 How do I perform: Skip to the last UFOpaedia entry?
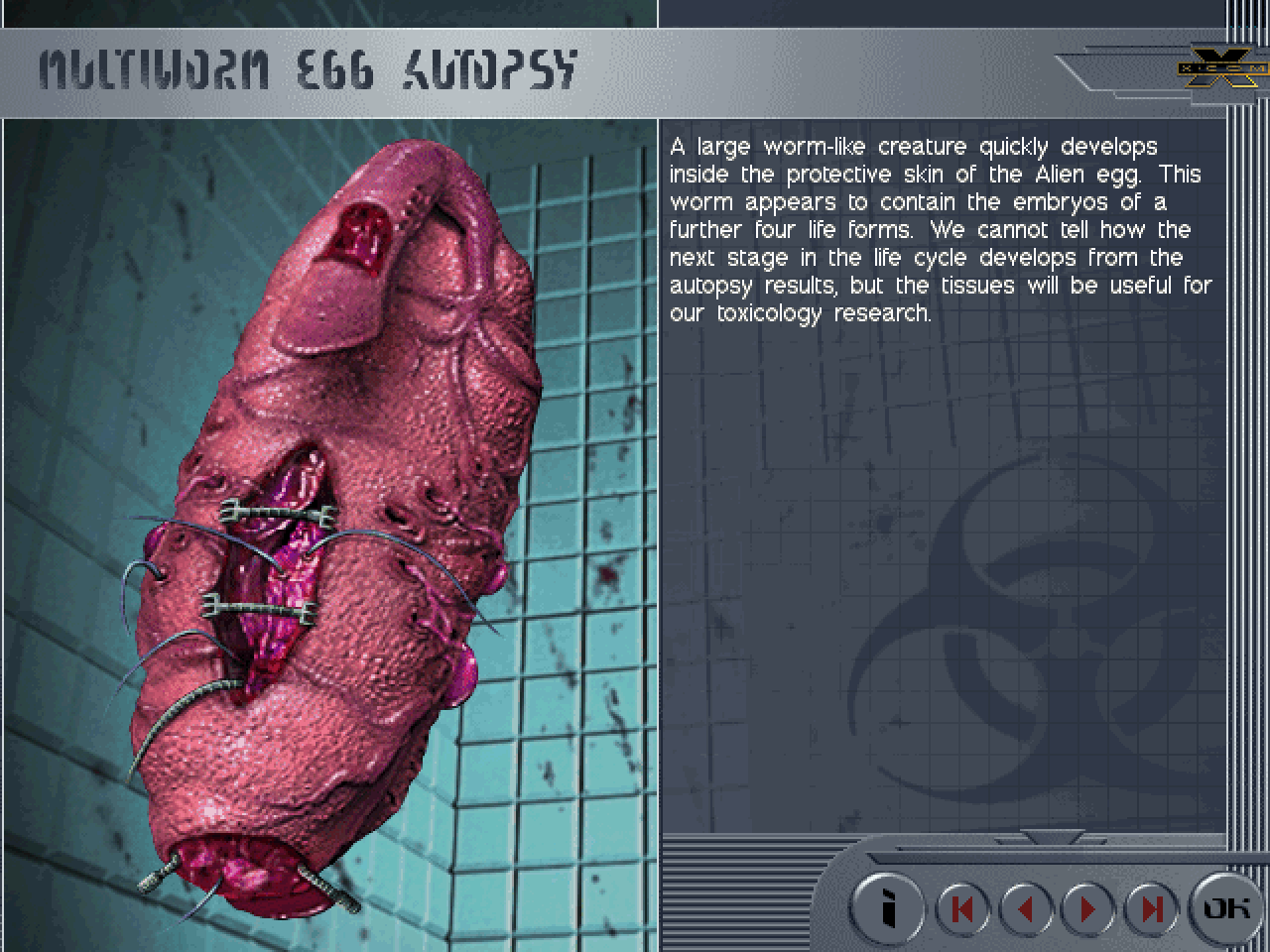1151,908
